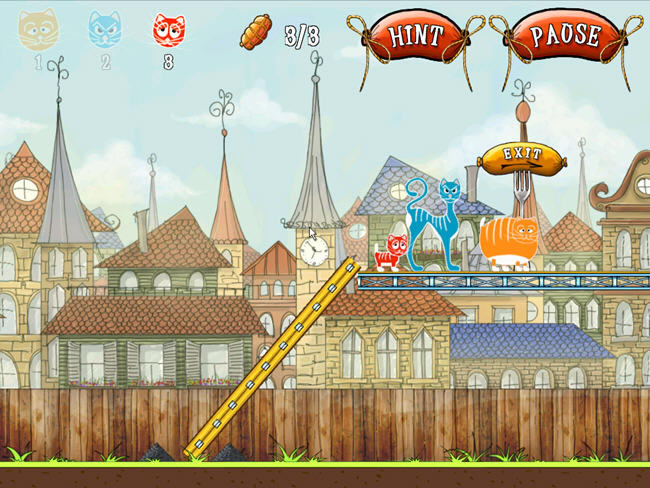The image size is (650, 488).
Task: Choose the blue cat icon numbered 2
Action: (104, 30)
